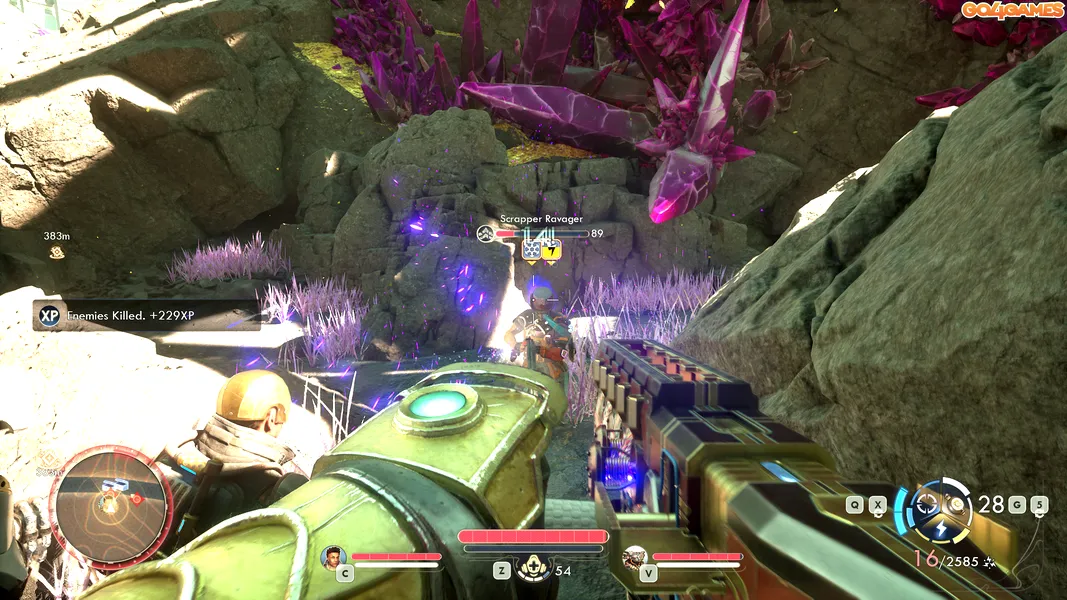
Task: Select the left companion portrait
Action: point(334,557)
